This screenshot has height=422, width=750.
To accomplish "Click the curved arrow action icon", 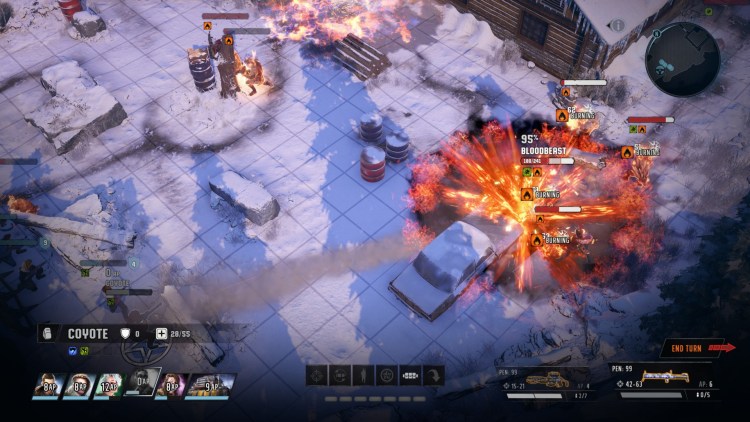I will (434, 375).
